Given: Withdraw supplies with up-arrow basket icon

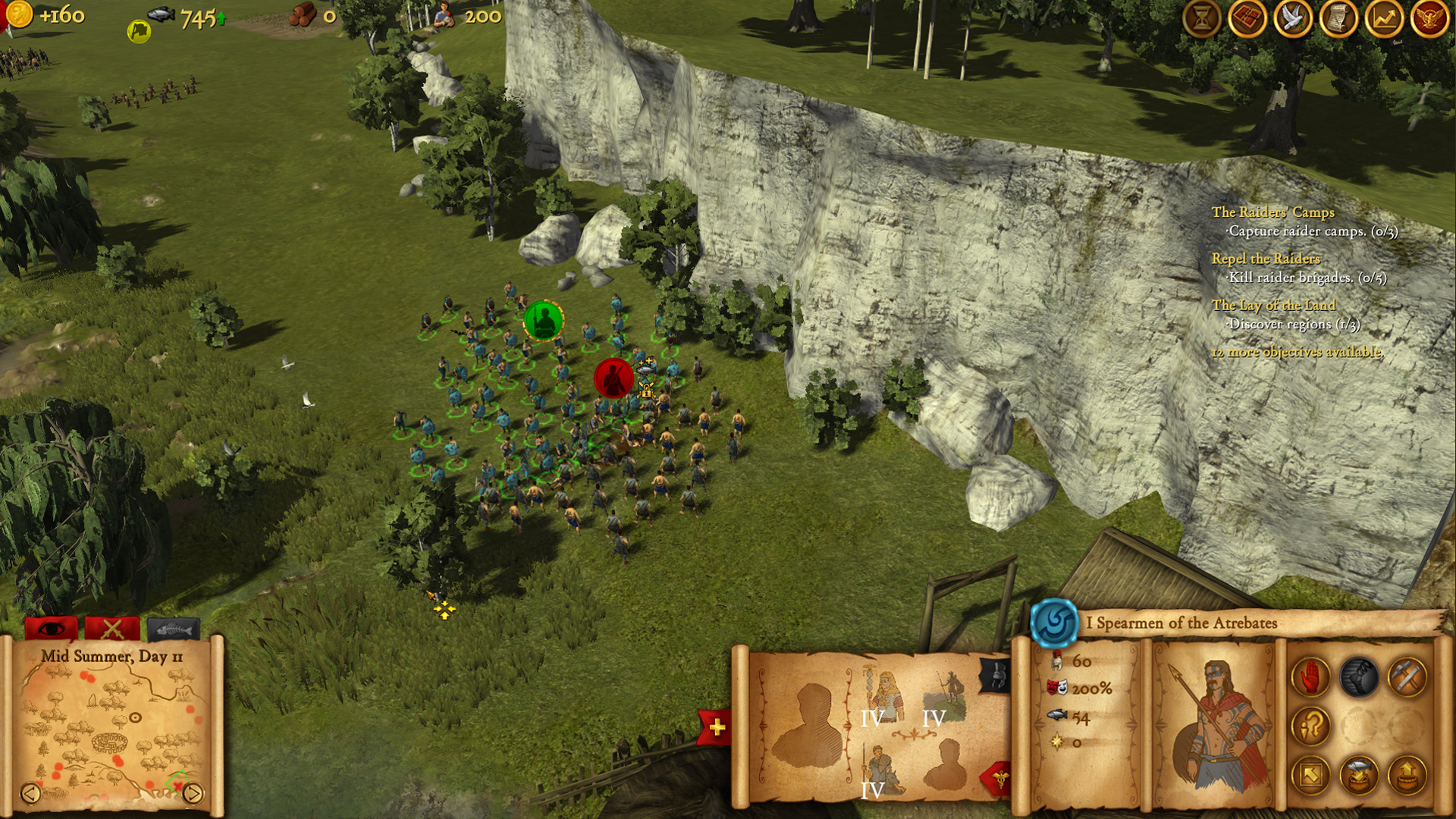Looking at the screenshot, I should click(1407, 775).
